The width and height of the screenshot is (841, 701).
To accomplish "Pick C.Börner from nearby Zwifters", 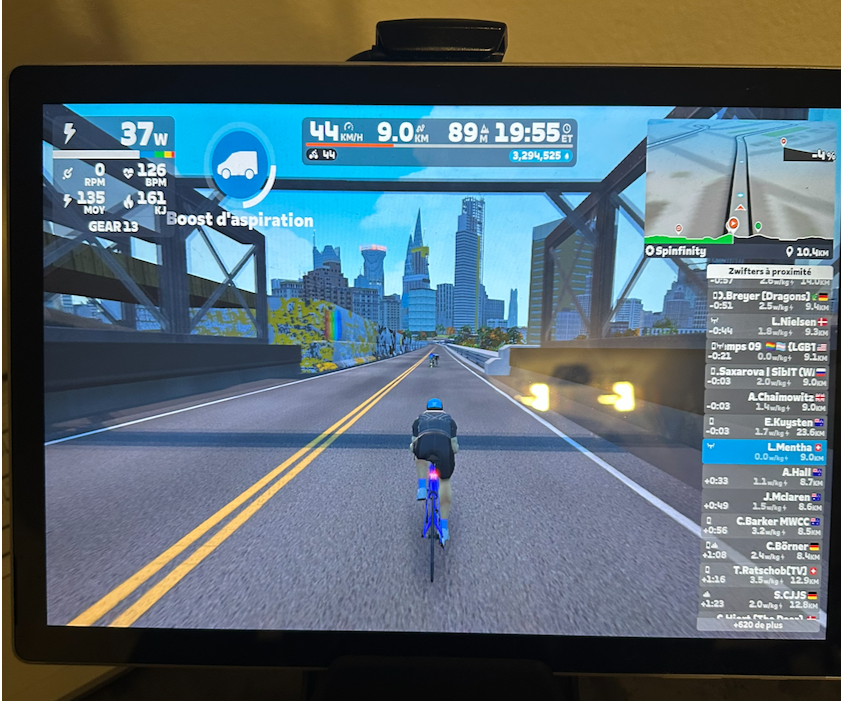I will click(765, 551).
